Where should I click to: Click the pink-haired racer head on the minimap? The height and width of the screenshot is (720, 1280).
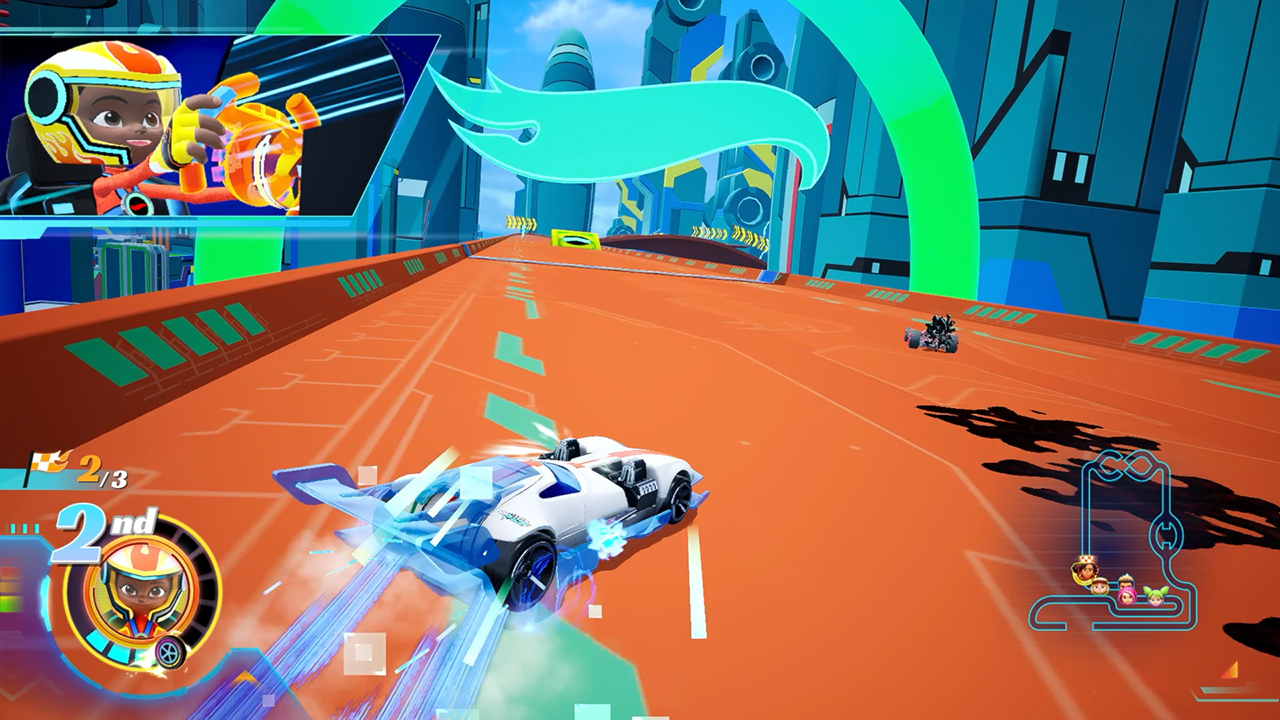(x=1127, y=596)
